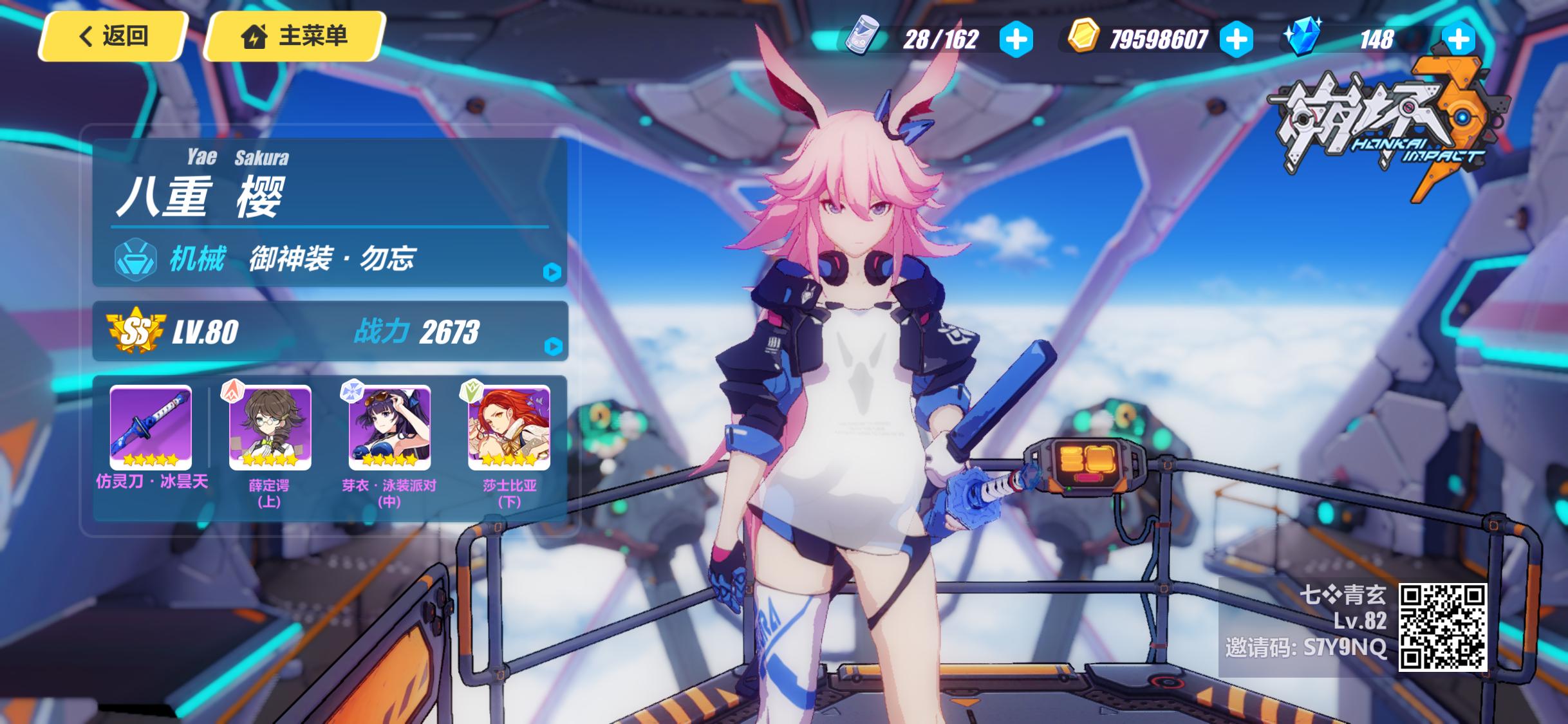Add gold coins with the plus button
1568x724 pixels.
pos(1236,40)
